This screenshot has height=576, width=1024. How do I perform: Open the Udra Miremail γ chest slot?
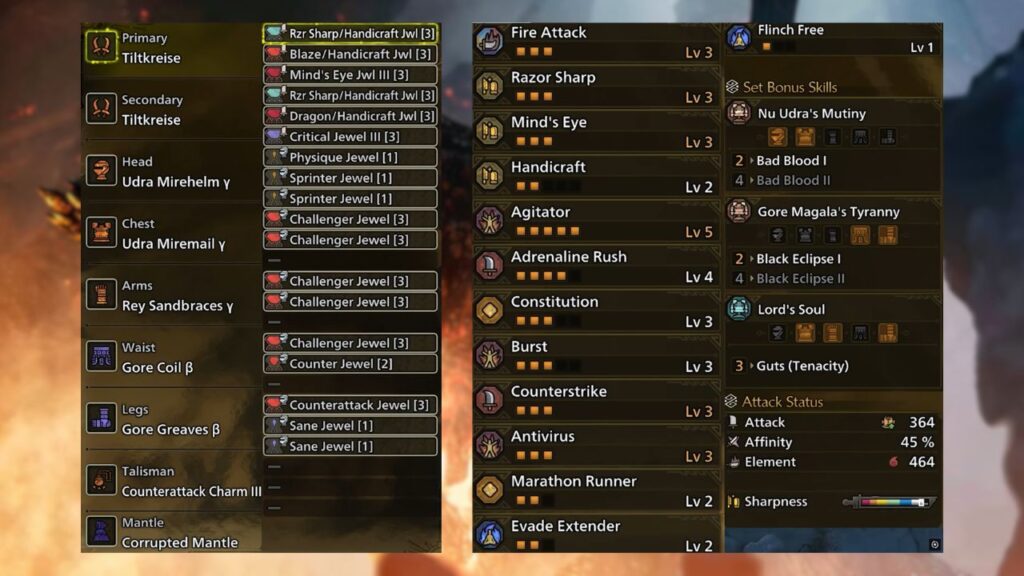point(170,234)
